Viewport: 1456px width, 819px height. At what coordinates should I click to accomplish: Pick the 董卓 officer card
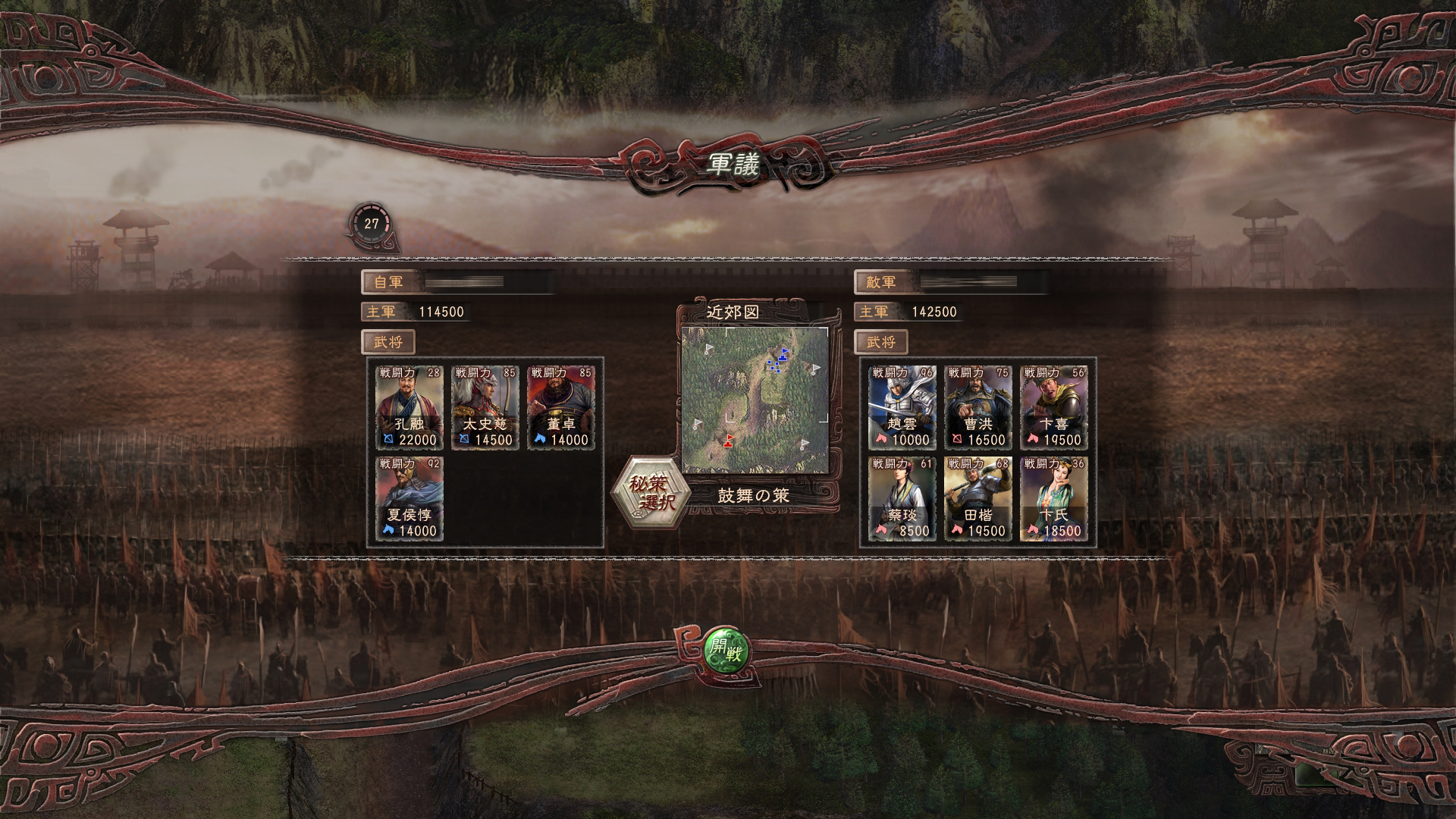[561, 407]
